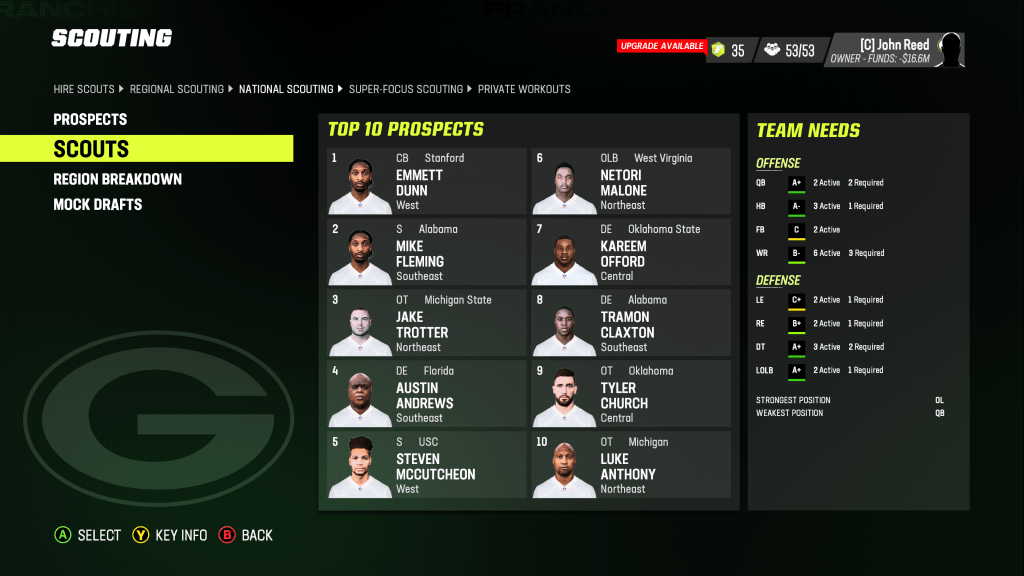This screenshot has height=576, width=1024.
Task: Select the Scouts menu entry
Action: pos(91,149)
